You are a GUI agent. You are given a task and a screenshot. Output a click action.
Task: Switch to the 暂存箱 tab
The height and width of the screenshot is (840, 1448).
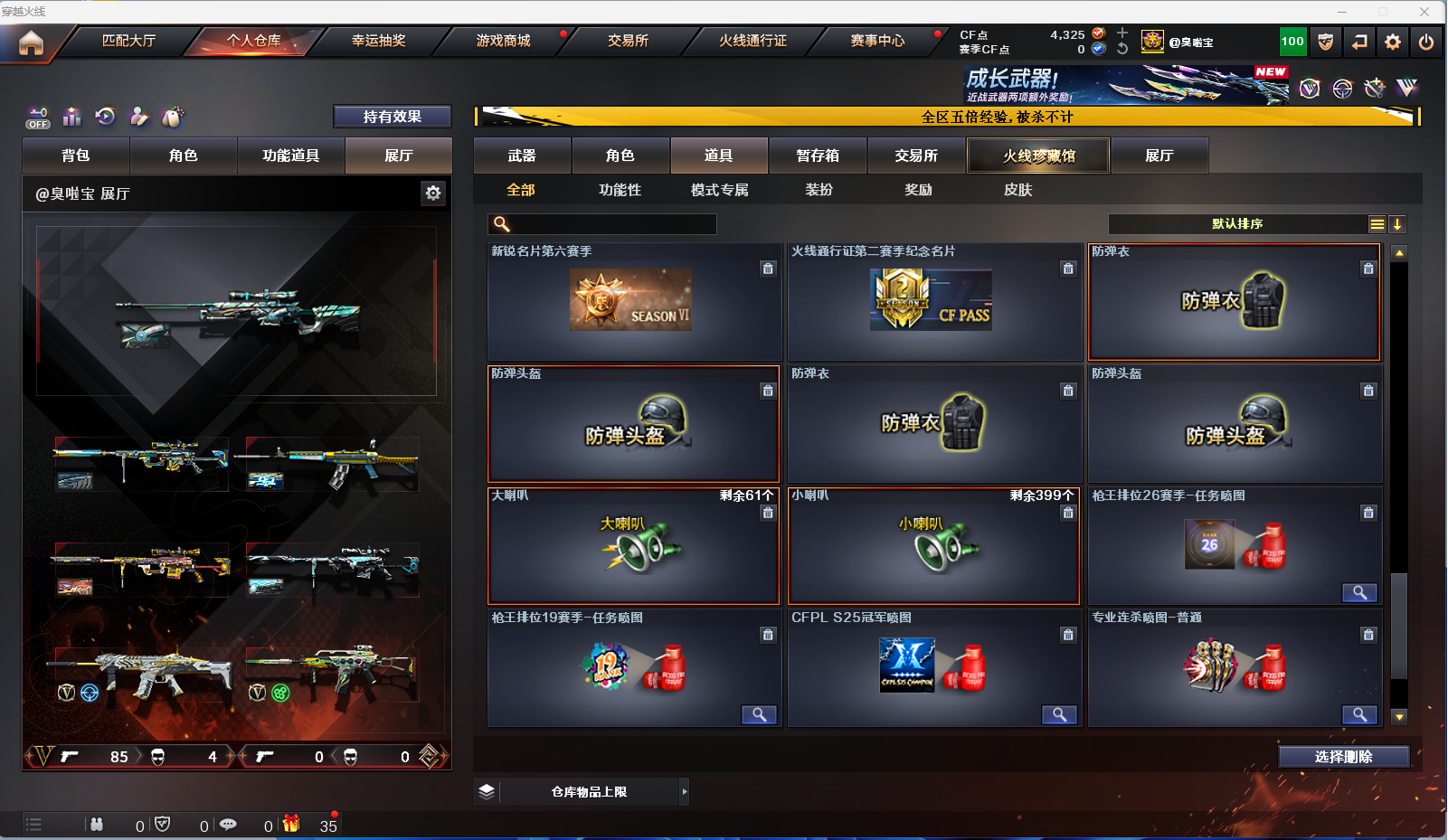point(818,156)
